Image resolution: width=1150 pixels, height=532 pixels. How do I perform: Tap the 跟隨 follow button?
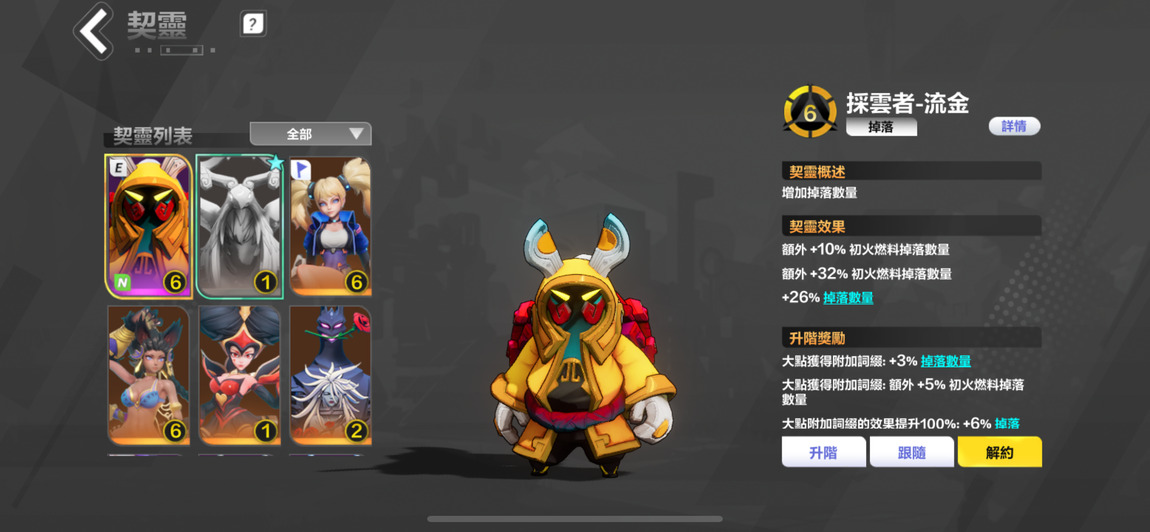point(911,452)
